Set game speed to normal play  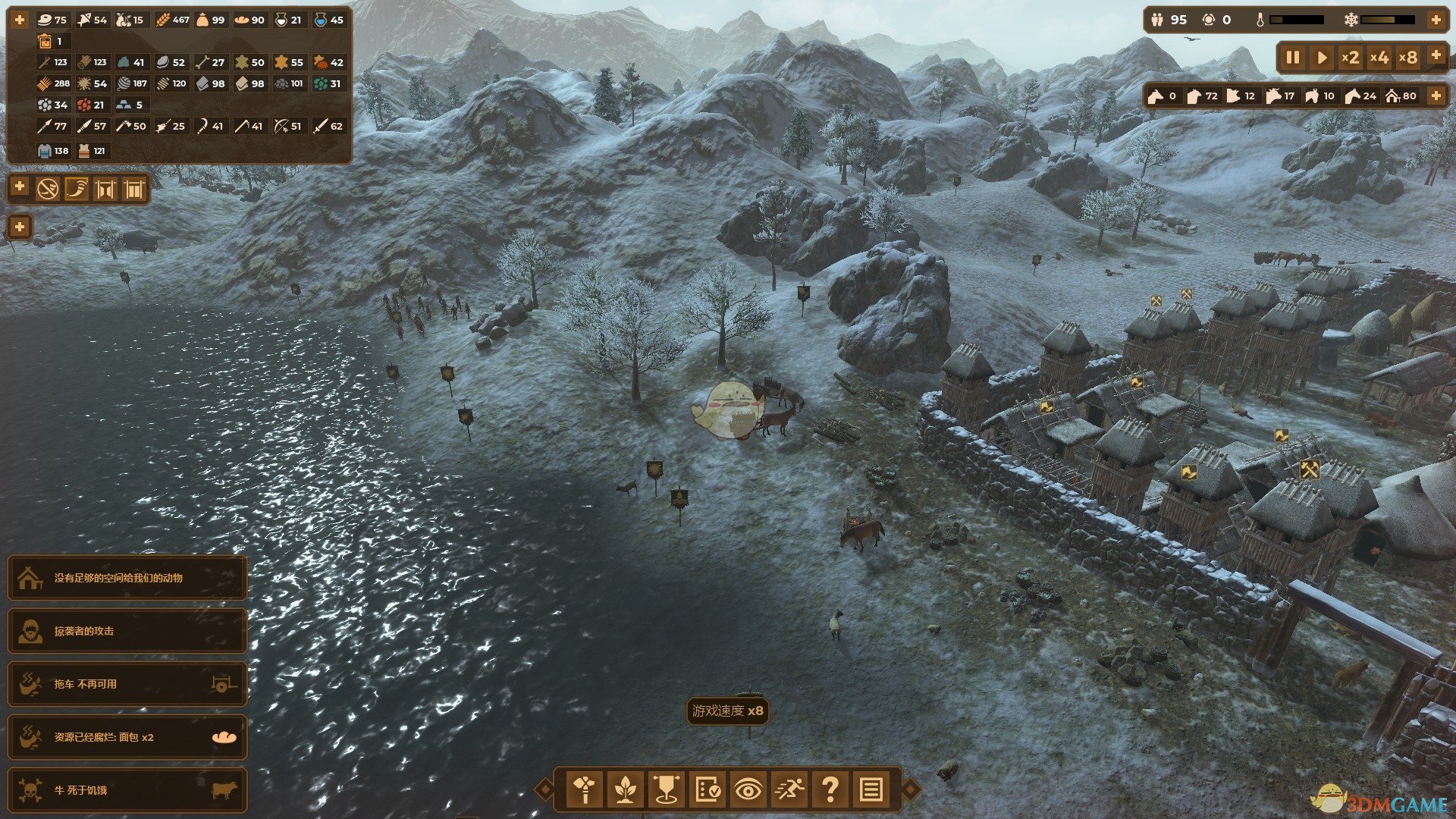(x=1322, y=58)
